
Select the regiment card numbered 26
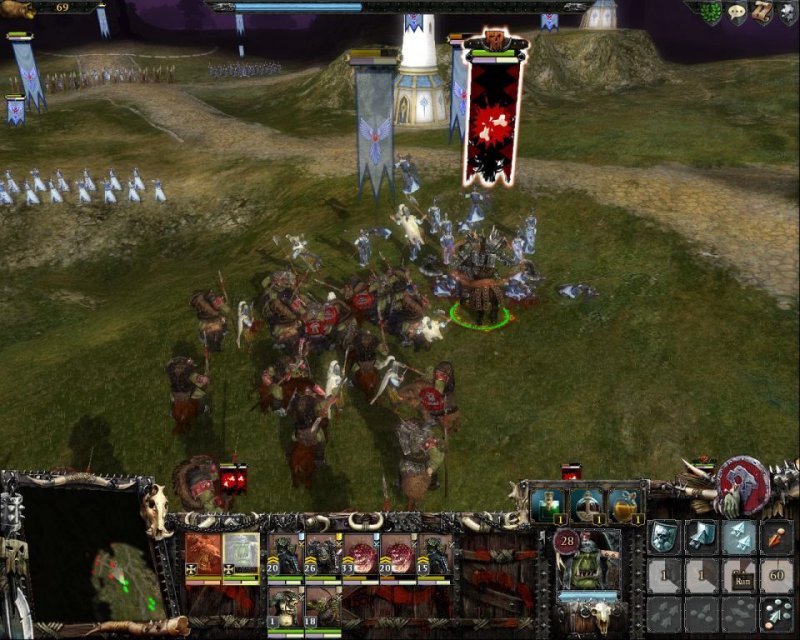(321, 555)
